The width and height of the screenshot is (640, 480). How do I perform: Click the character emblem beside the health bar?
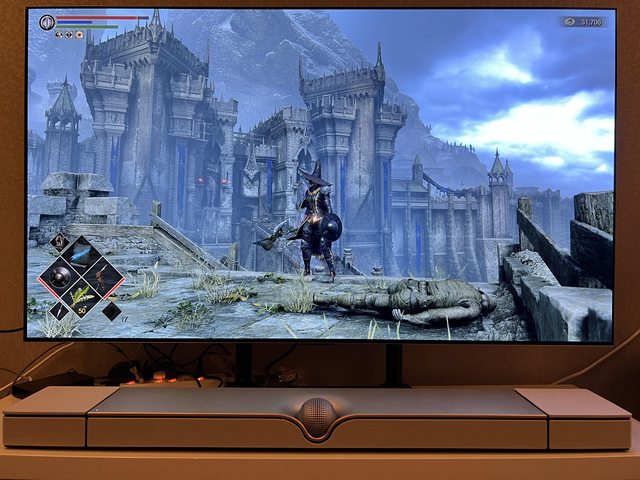47,22
